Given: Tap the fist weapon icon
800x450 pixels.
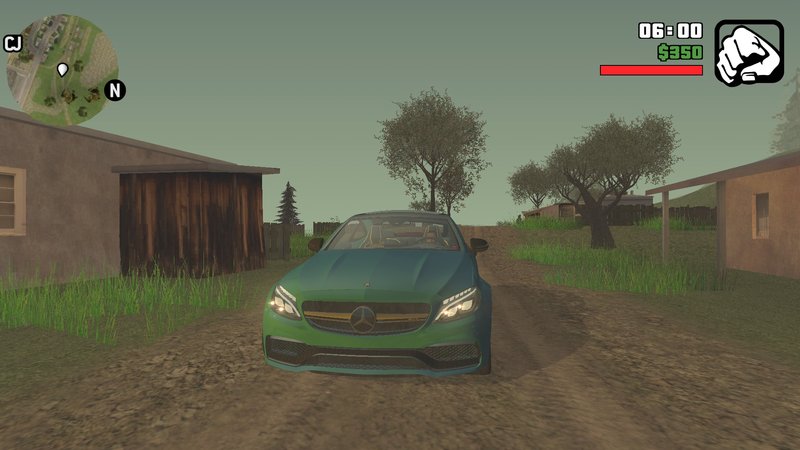Looking at the screenshot, I should (x=748, y=52).
